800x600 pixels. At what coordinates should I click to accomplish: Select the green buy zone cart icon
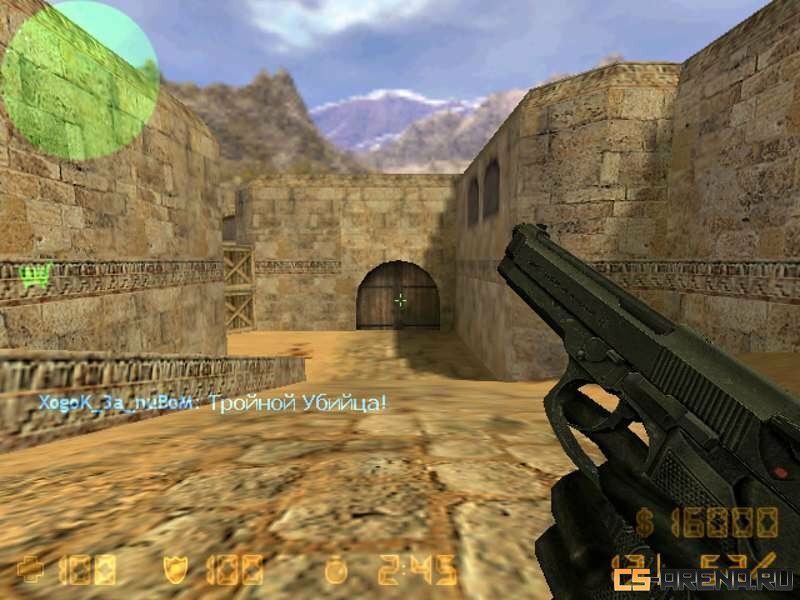point(36,275)
